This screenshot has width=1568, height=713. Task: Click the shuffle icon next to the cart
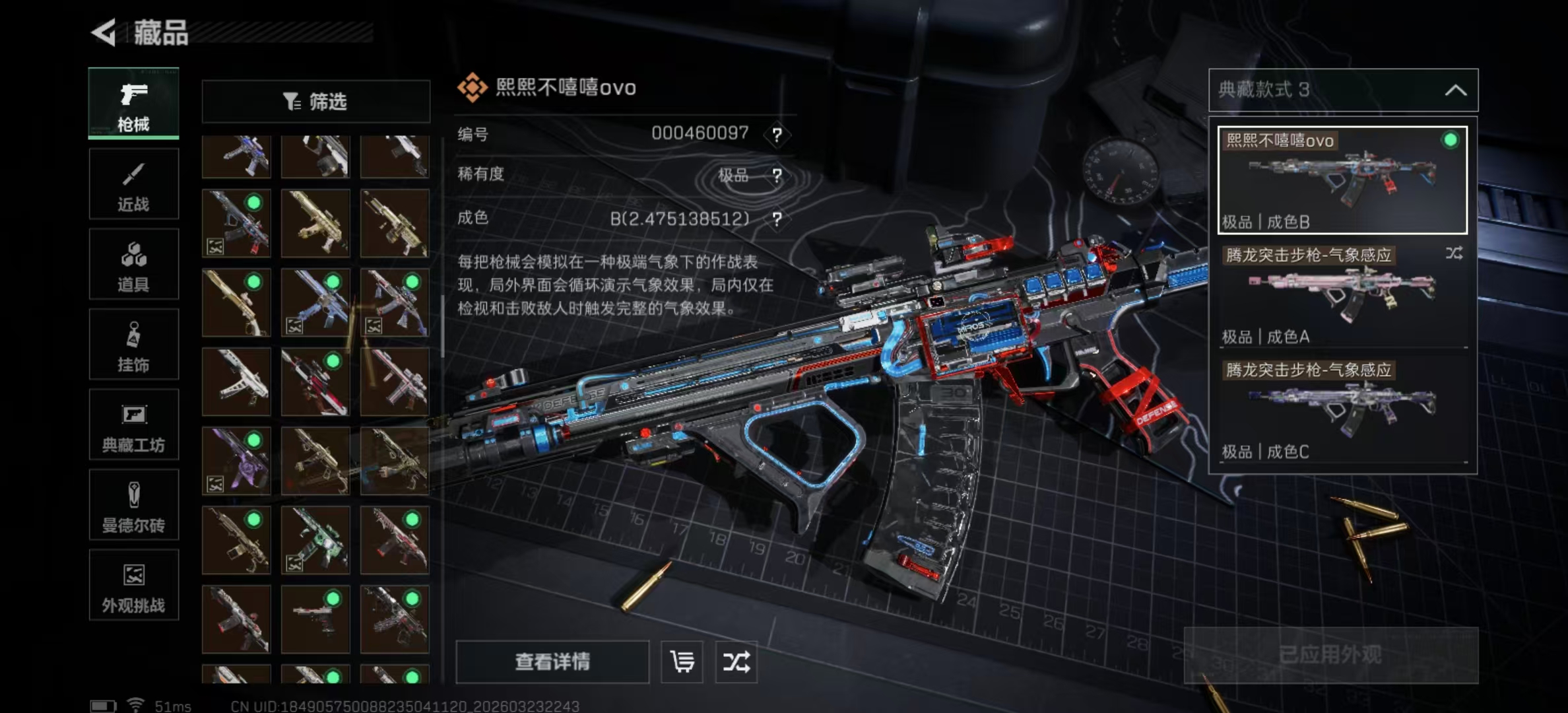(736, 662)
